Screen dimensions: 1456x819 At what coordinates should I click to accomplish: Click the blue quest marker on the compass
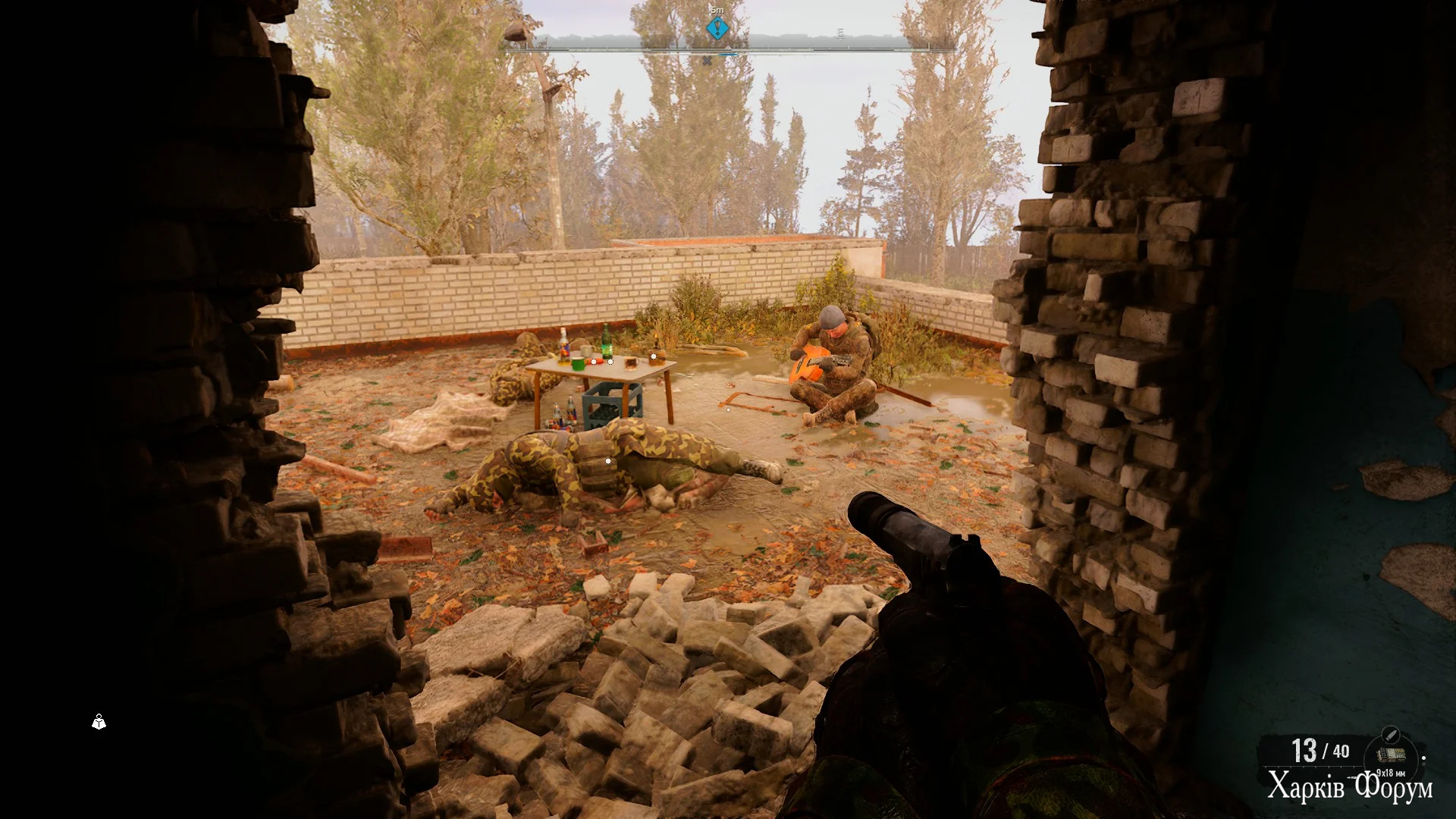717,29
